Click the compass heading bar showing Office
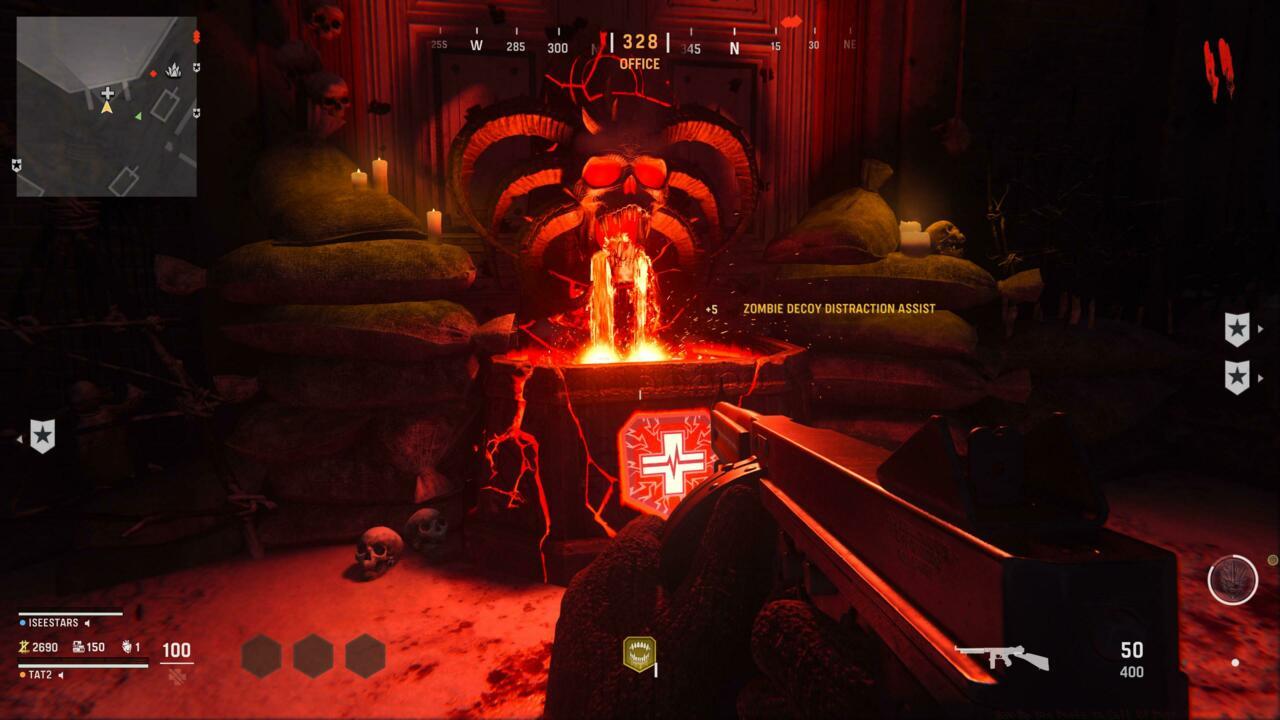This screenshot has height=720, width=1280. [640, 46]
